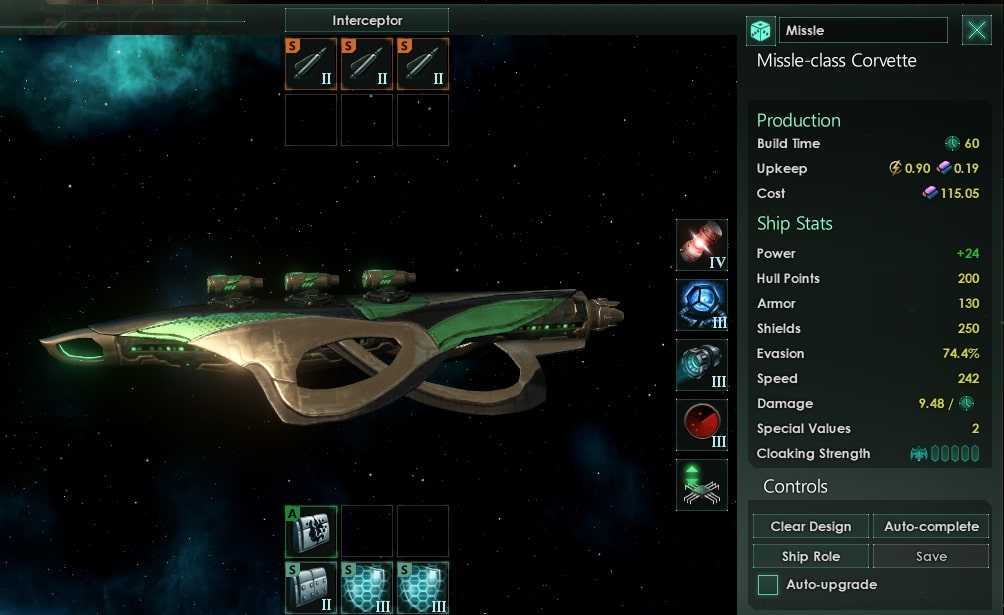
Task: Choose the thruster III component slot
Action: (x=701, y=365)
